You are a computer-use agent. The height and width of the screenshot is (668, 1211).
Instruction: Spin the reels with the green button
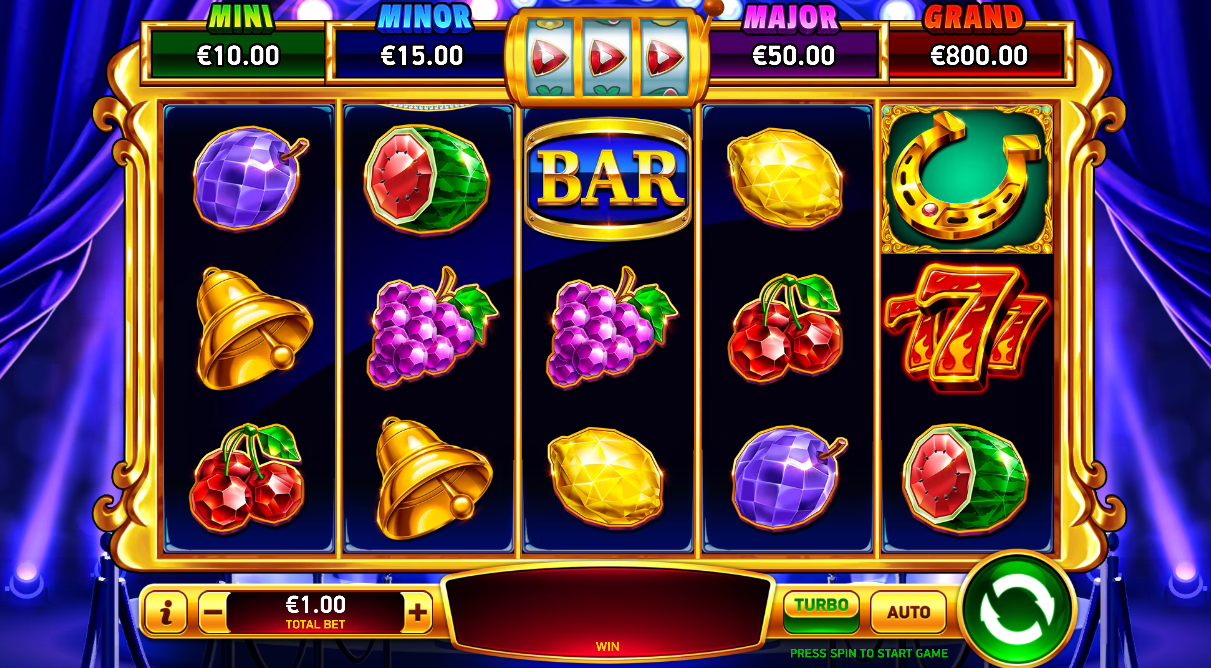tap(1017, 607)
